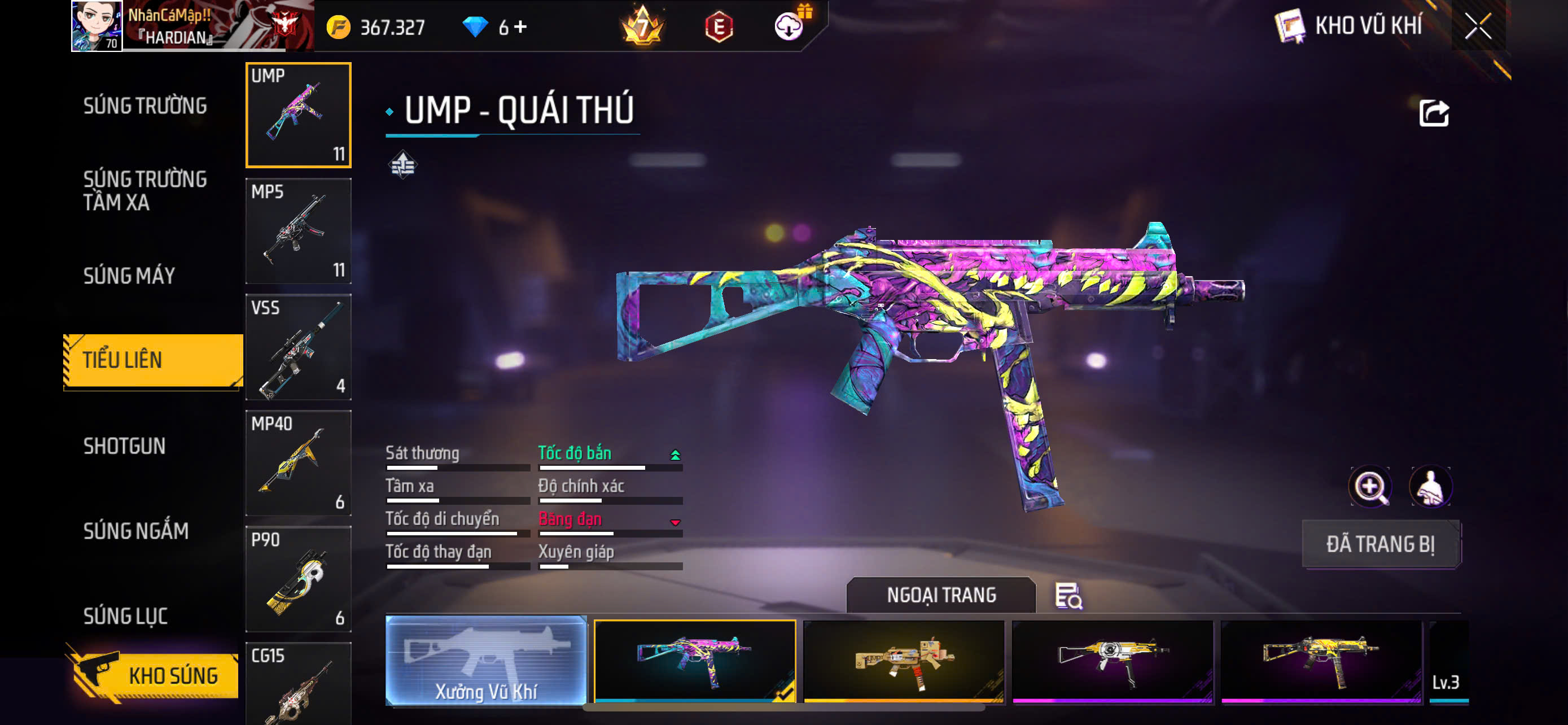The image size is (1568, 725).
Task: Pick the MP40 weapon tile
Action: [298, 463]
